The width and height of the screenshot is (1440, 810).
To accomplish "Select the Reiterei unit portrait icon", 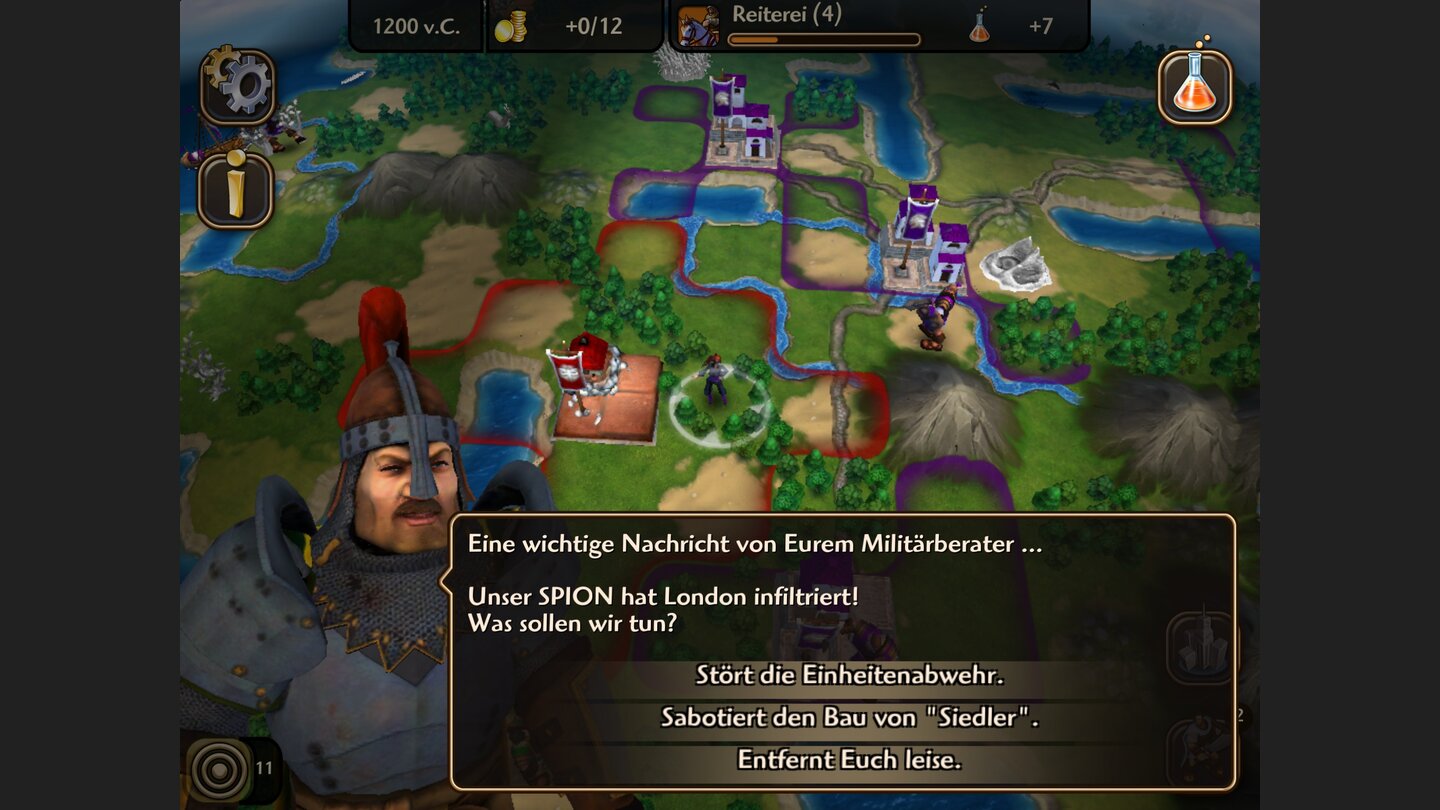I will [x=700, y=26].
